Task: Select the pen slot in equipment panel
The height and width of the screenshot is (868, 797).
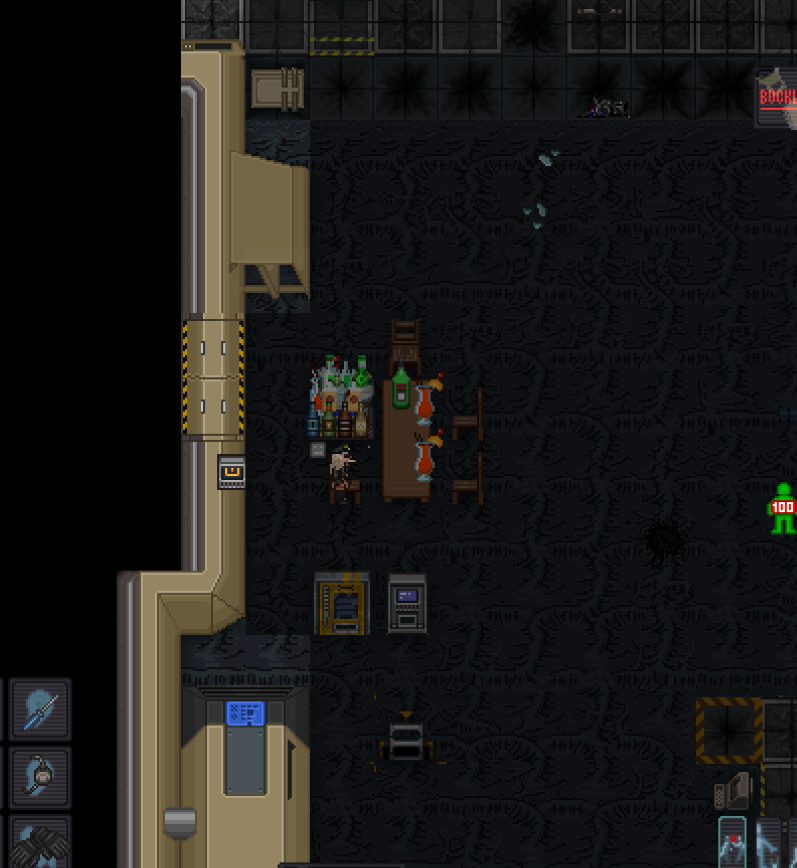Action: 41,709
